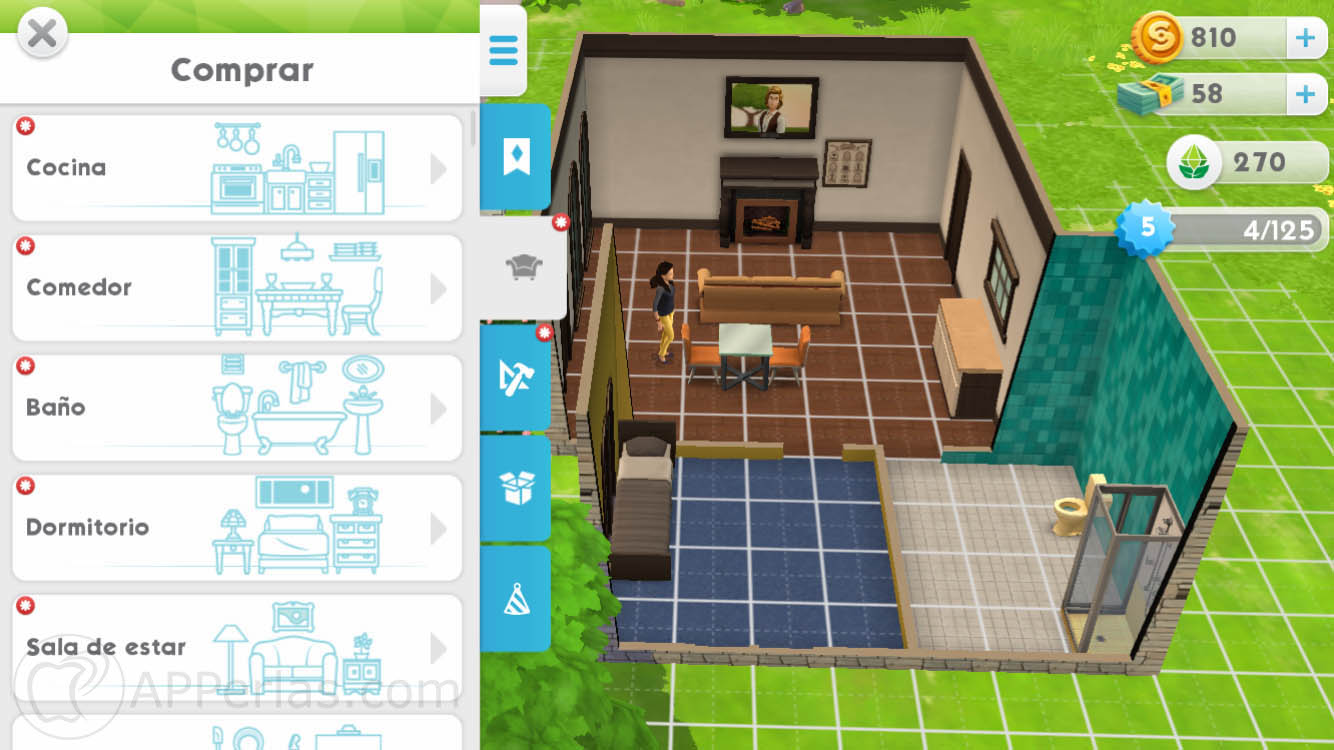Screen dimensions: 1334x750
Task: Switch to the bookmark diamond tab
Action: click(516, 156)
